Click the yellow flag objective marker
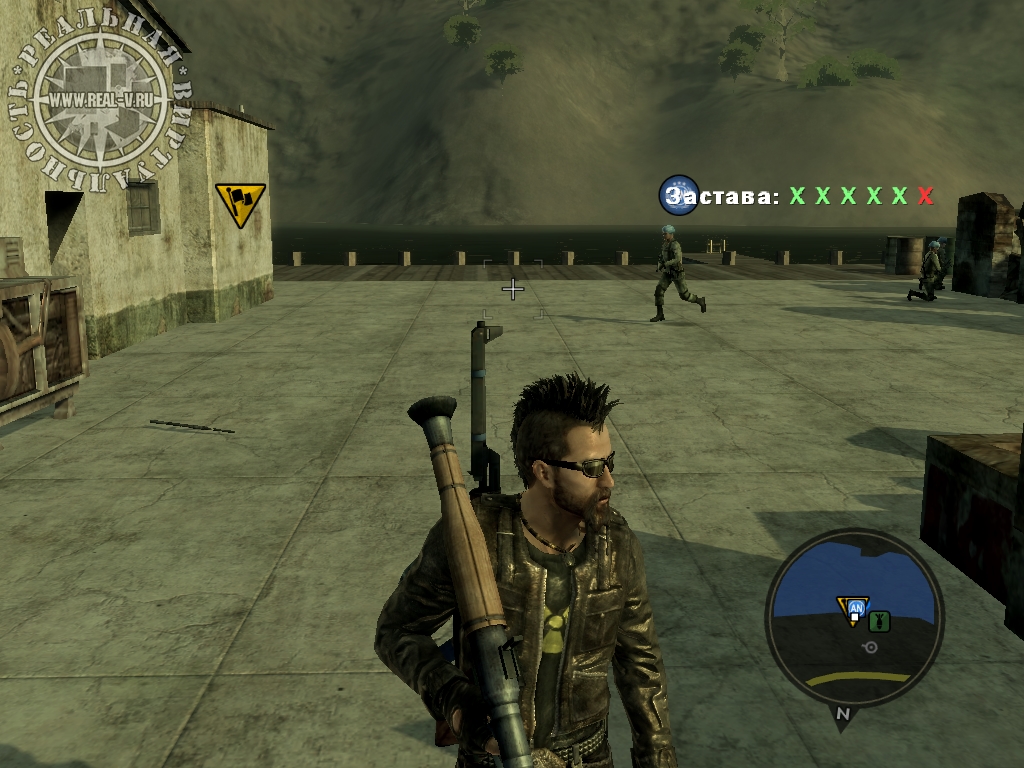 [x=240, y=203]
